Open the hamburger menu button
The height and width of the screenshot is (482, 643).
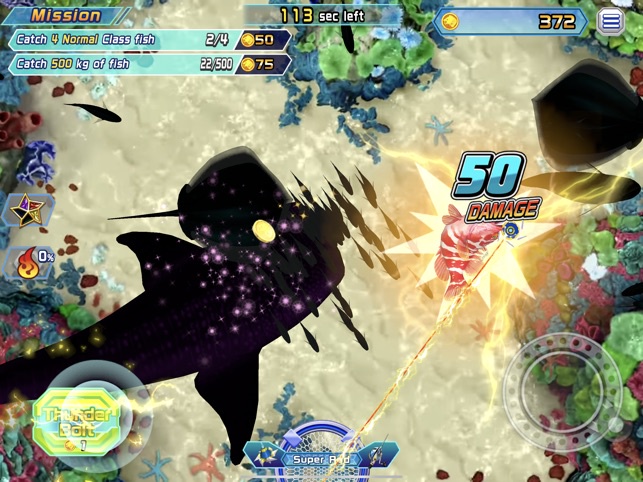pyautogui.click(x=610, y=21)
